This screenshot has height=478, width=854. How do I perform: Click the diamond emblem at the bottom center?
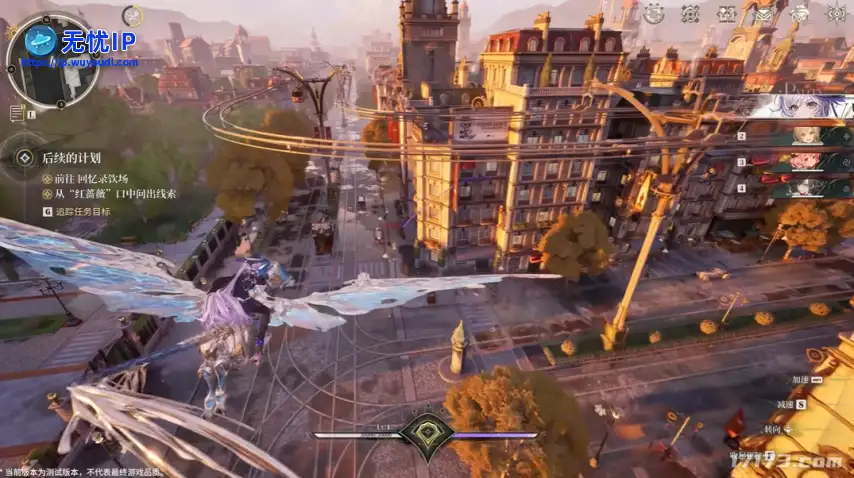click(x=427, y=436)
